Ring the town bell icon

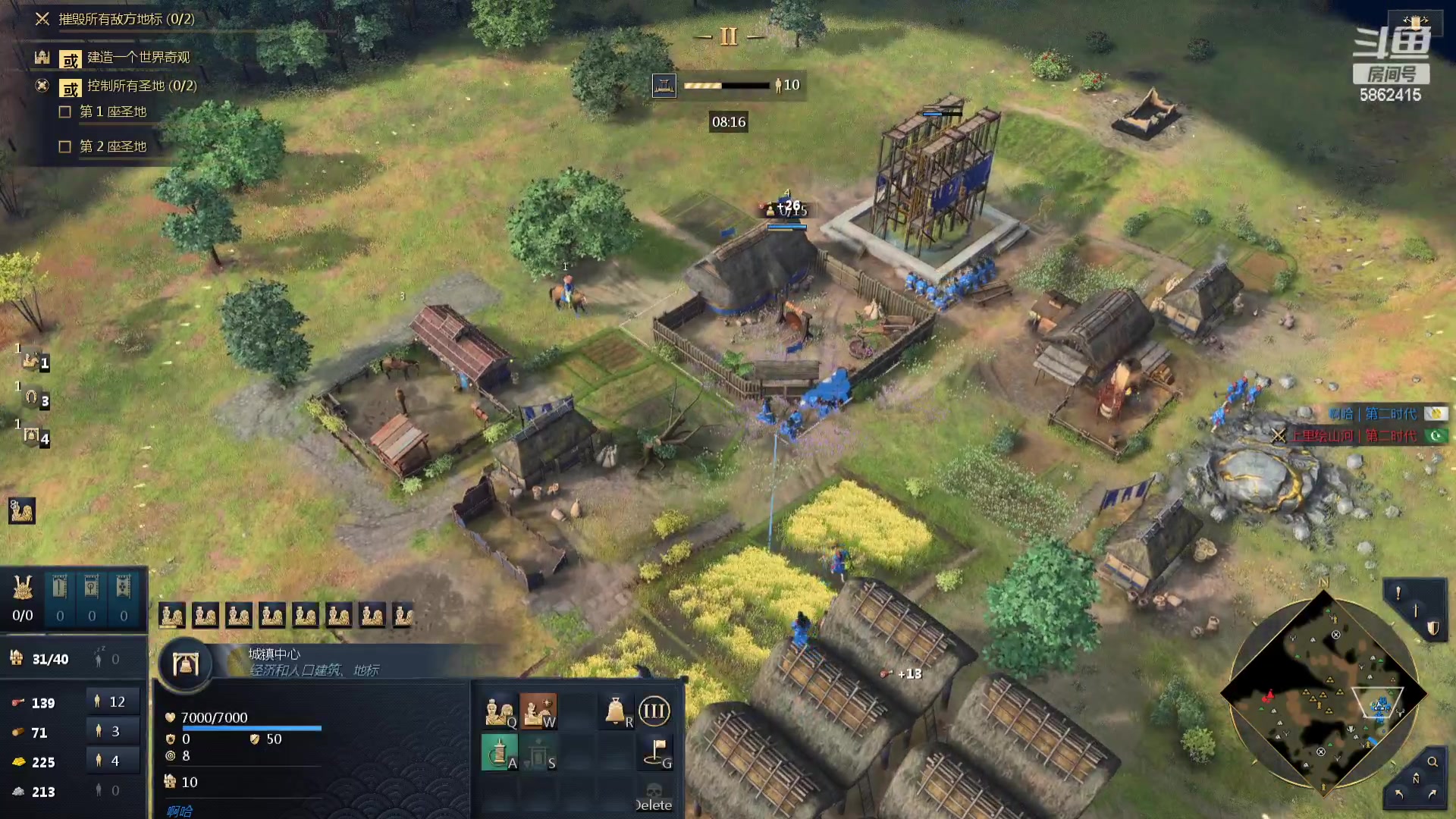[x=617, y=712]
